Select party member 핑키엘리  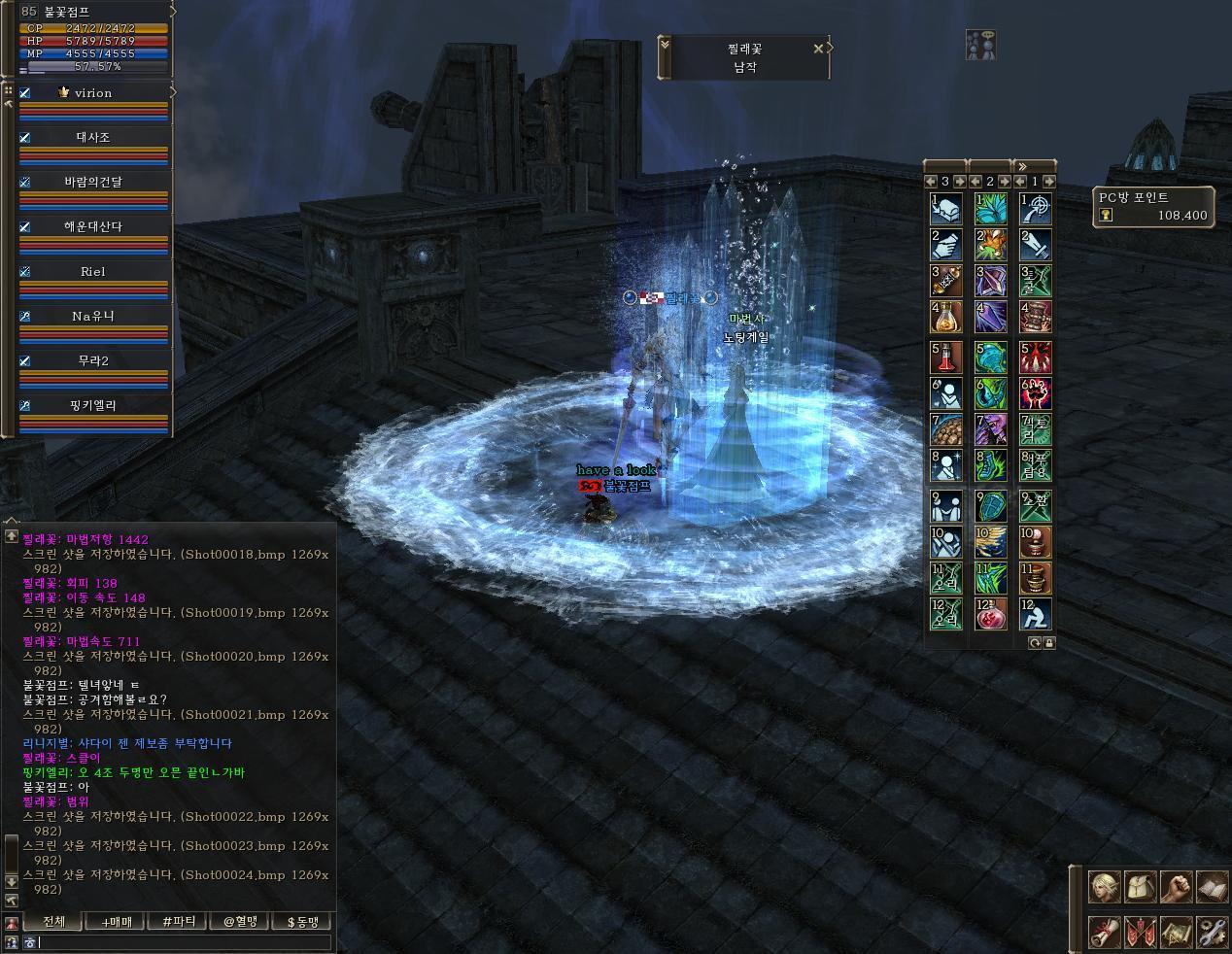[x=93, y=405]
